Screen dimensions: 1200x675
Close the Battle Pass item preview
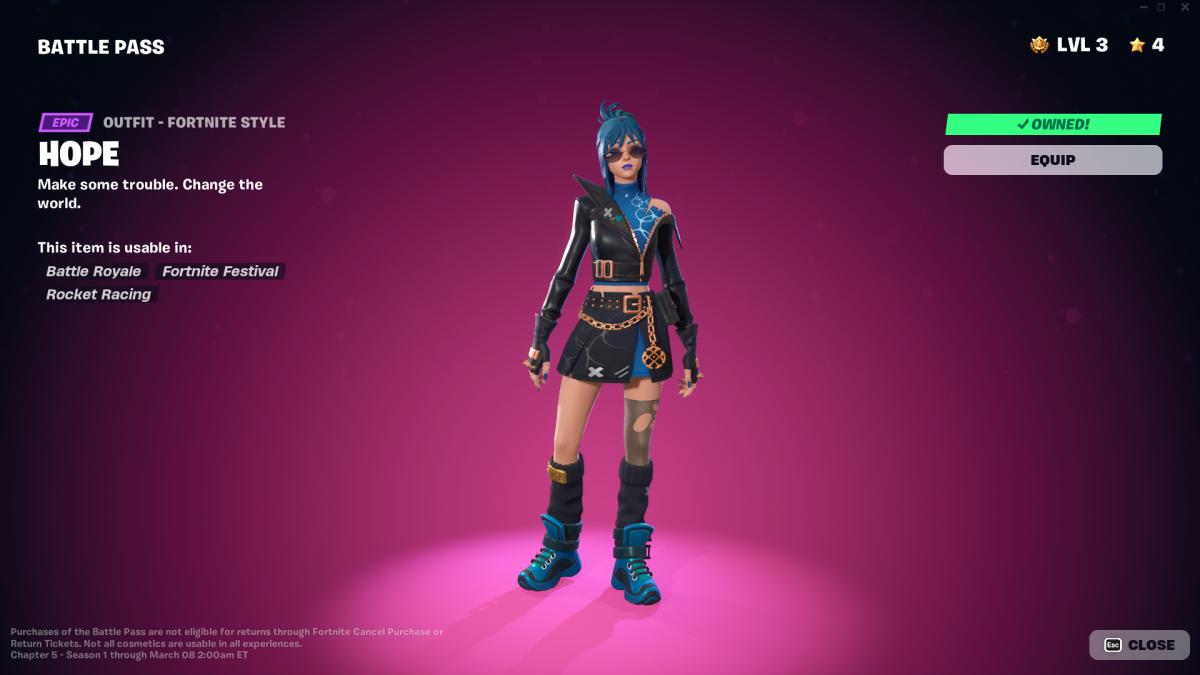1139,645
